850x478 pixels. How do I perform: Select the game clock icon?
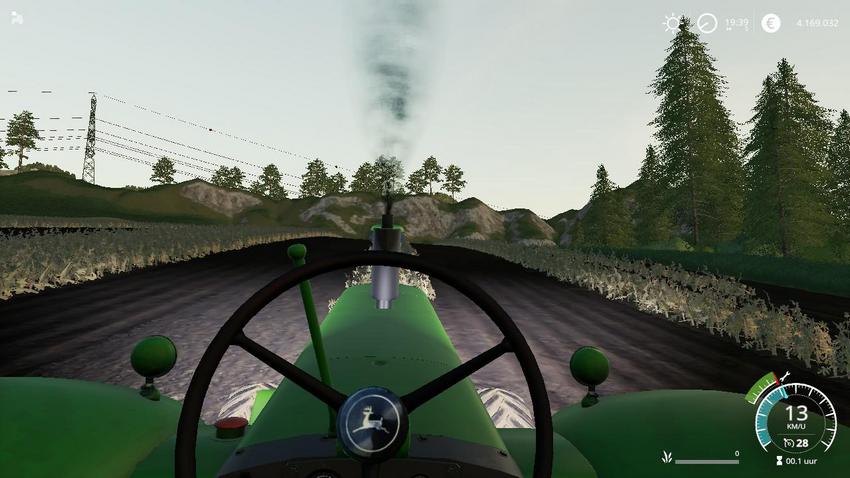pyautogui.click(x=707, y=23)
